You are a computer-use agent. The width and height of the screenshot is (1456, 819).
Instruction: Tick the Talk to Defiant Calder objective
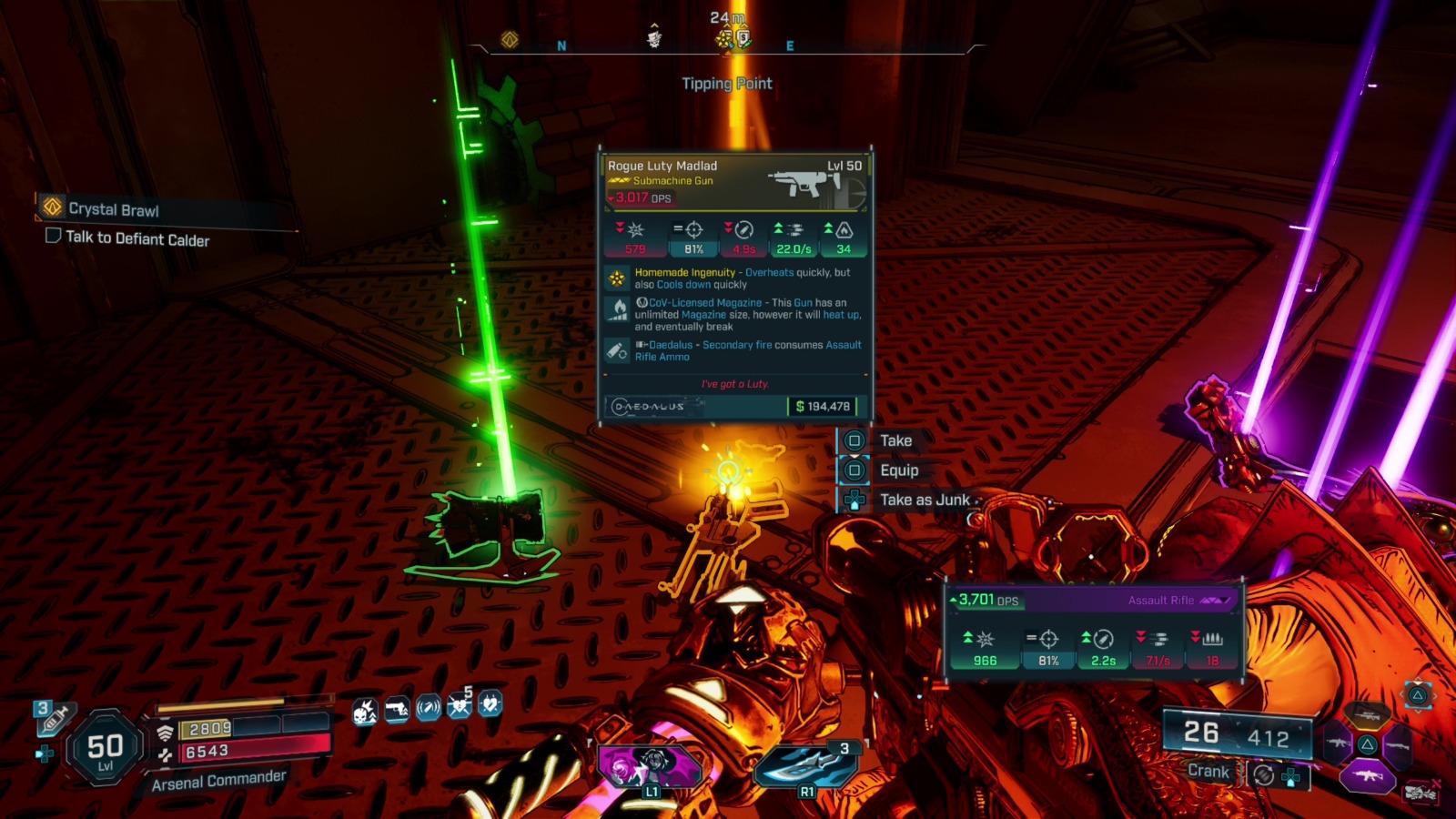pos(54,236)
